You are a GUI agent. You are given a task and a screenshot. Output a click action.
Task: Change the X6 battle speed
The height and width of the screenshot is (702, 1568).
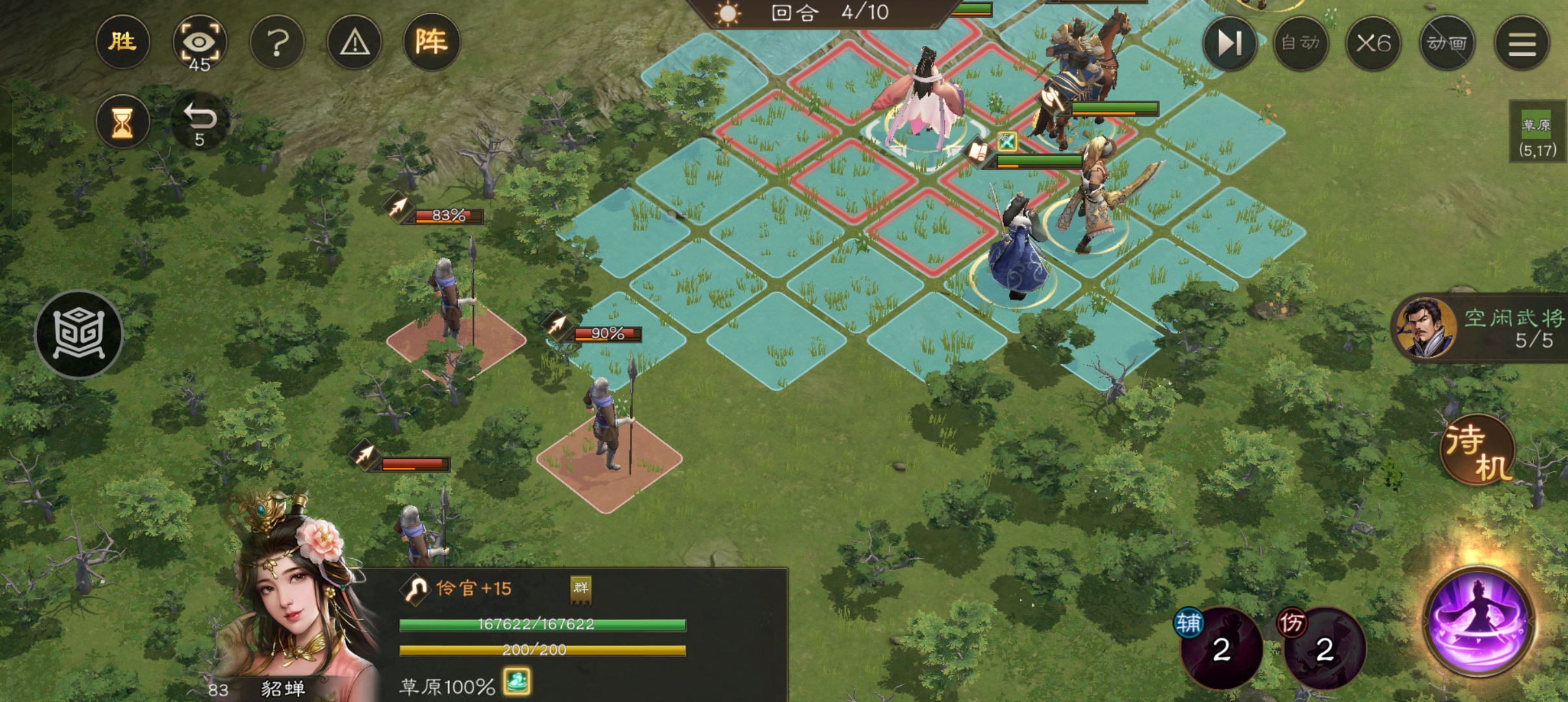click(1373, 44)
